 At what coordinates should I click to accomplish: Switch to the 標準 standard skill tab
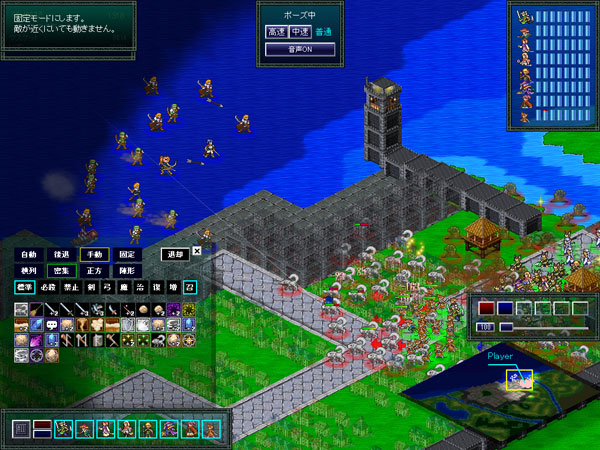coord(24,288)
